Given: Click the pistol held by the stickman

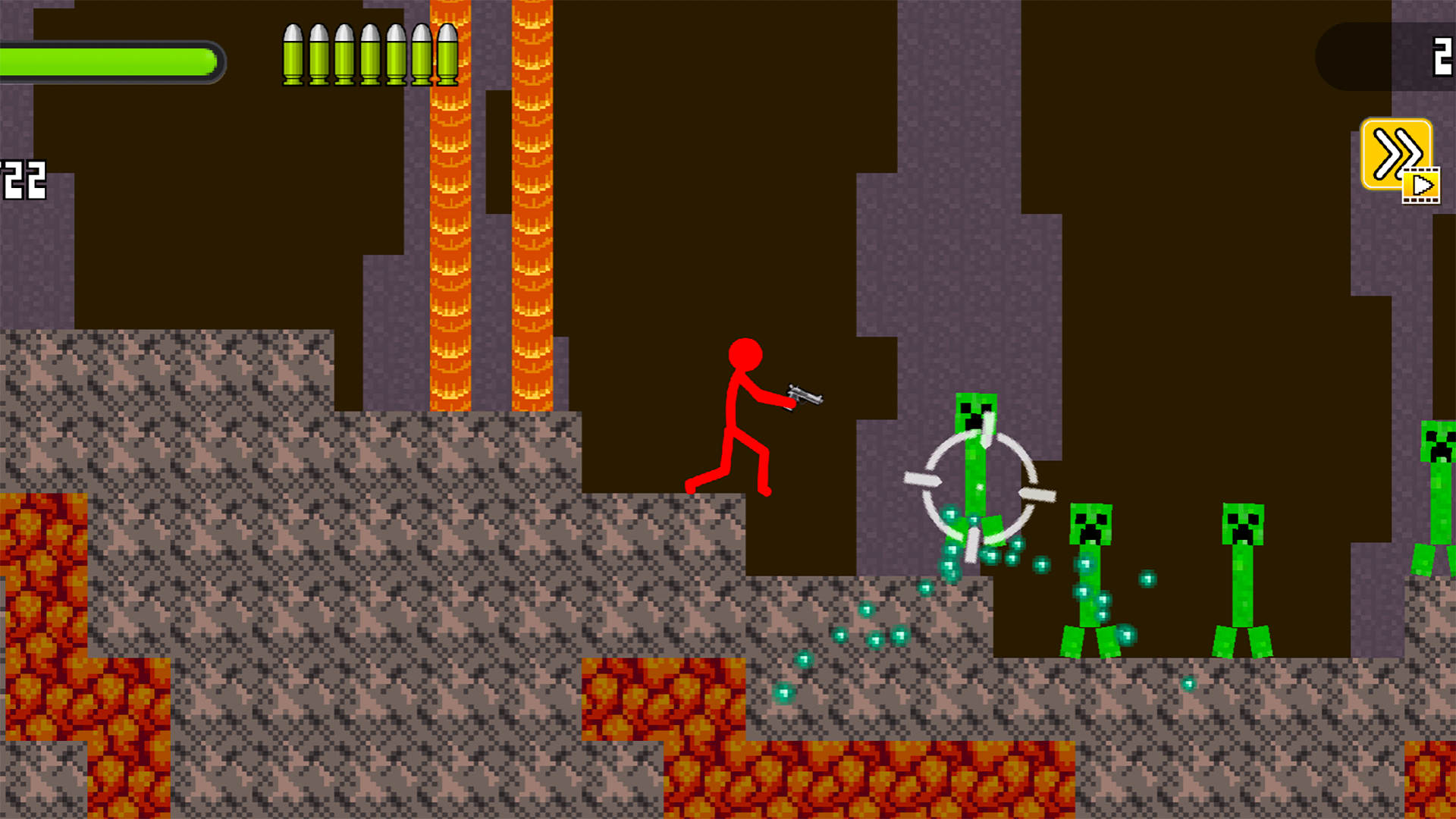Looking at the screenshot, I should (804, 396).
